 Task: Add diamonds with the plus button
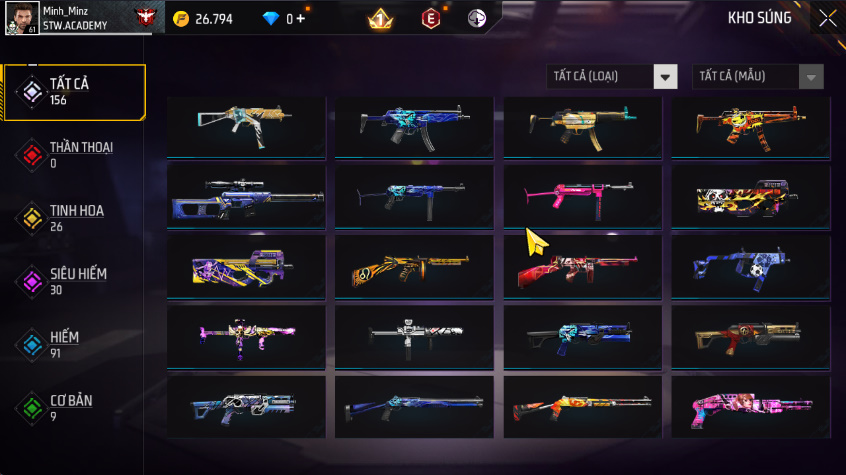tap(301, 19)
